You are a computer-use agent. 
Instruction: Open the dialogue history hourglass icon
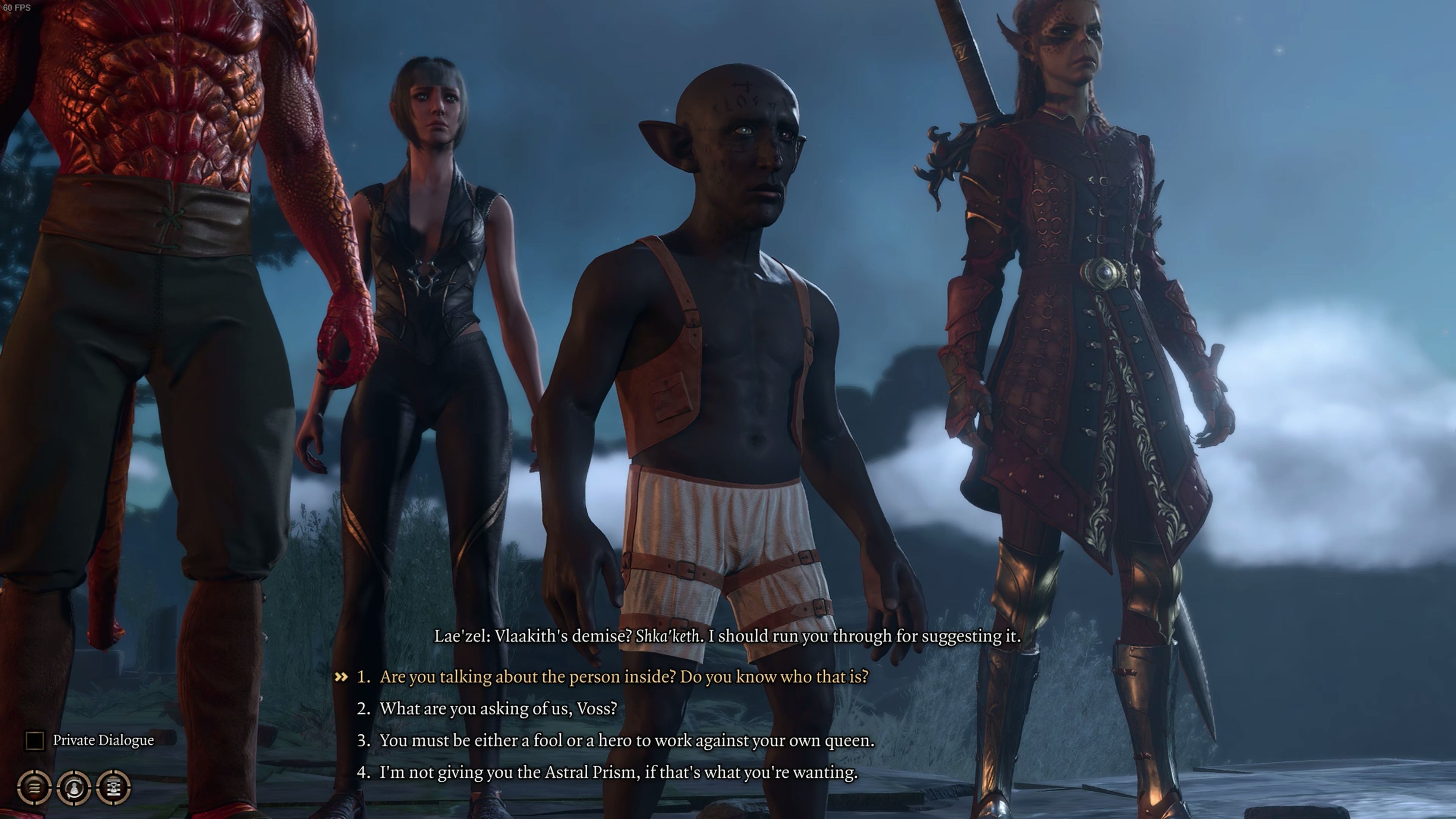point(114,787)
